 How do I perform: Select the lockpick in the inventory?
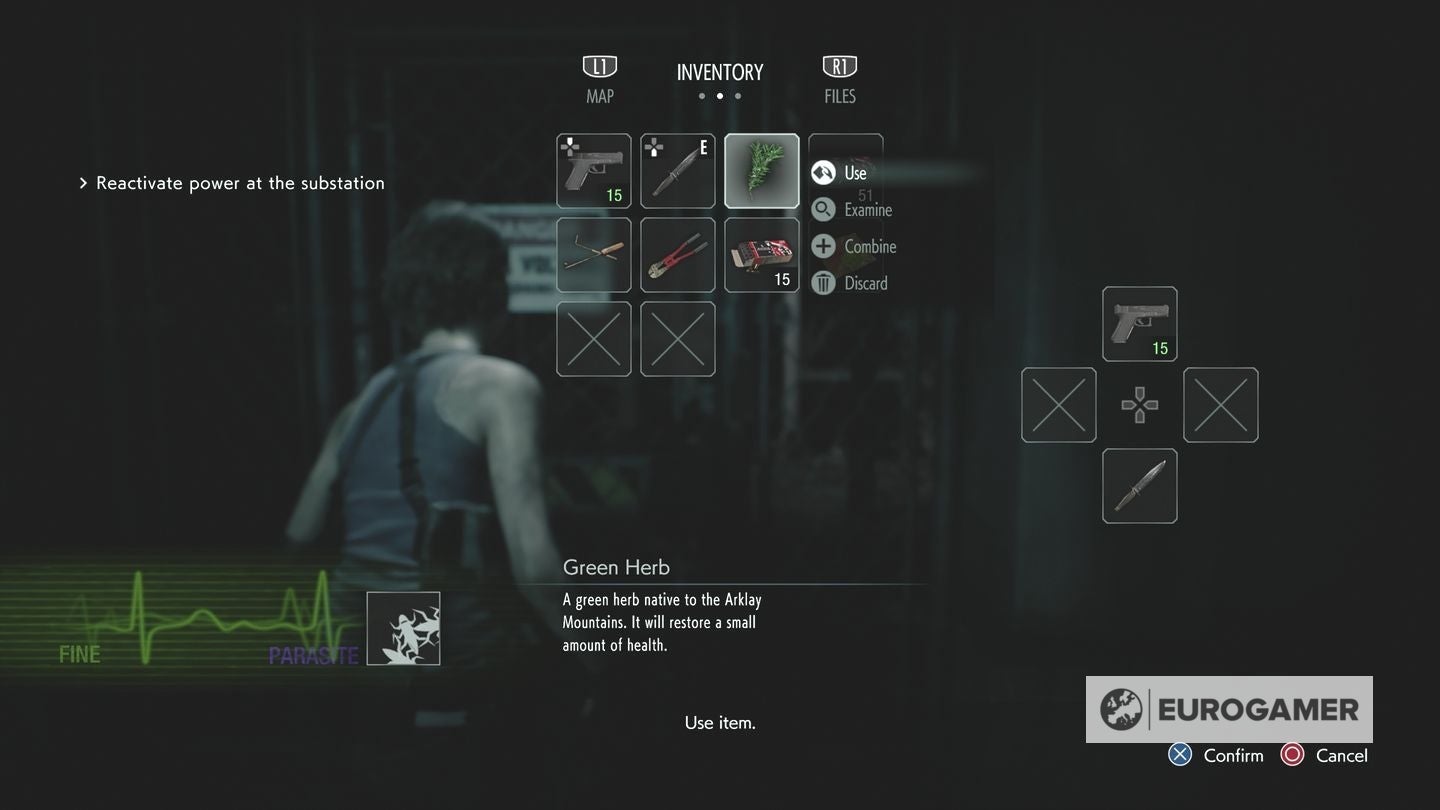click(594, 255)
